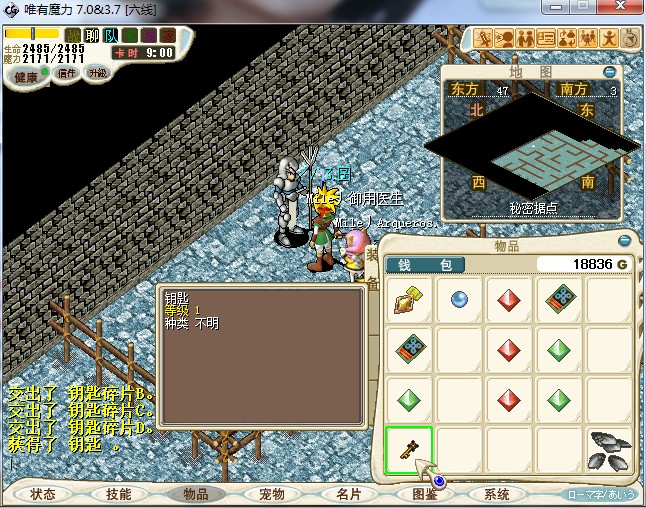The height and width of the screenshot is (508, 646).
Task: Click the 健康 health button
Action: [26, 77]
